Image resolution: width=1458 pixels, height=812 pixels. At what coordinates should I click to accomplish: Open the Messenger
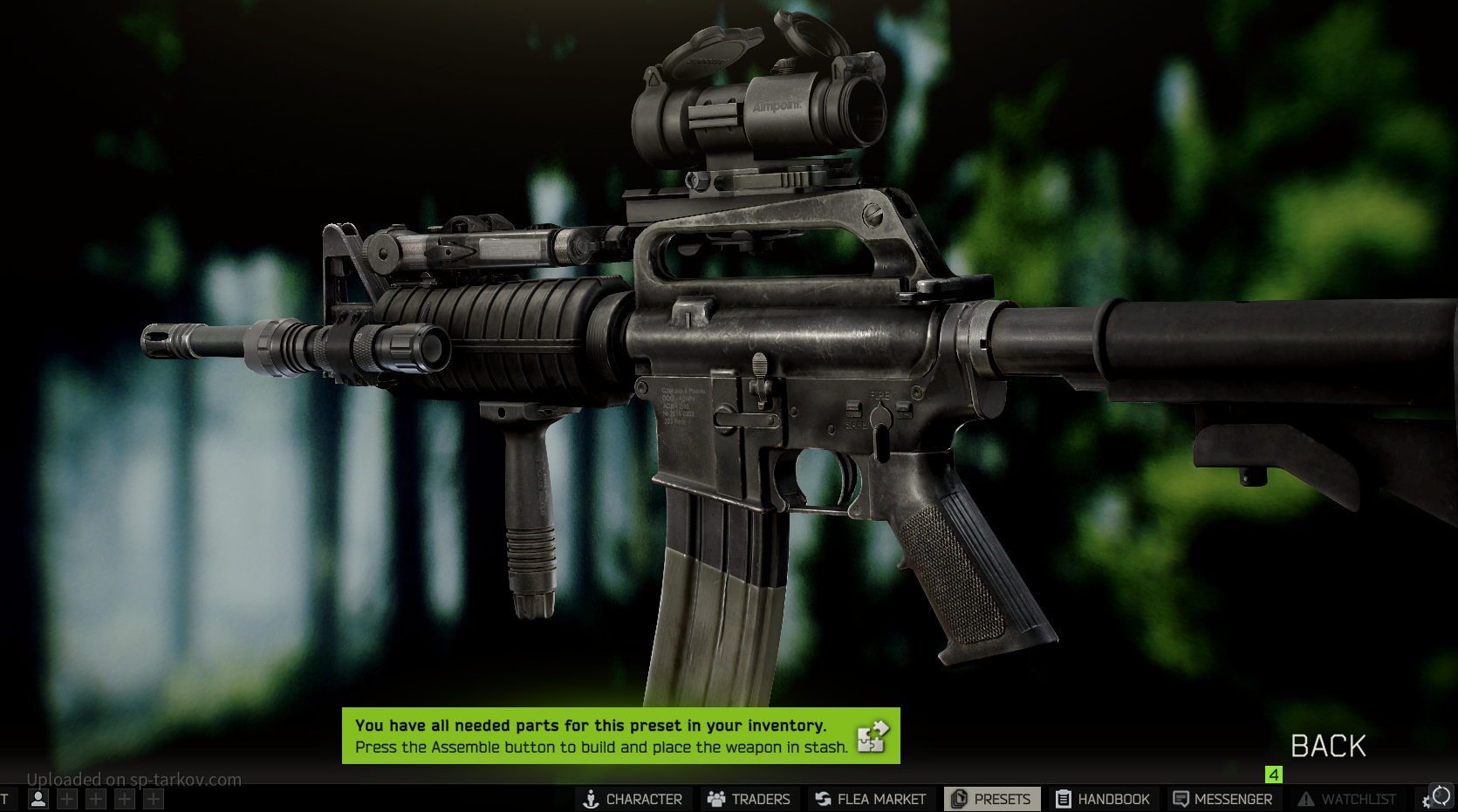[x=1222, y=799]
